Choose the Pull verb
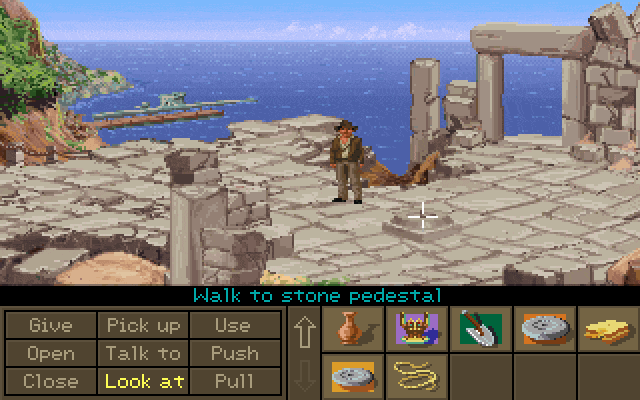Screen dimensions: 640x400 (233, 381)
